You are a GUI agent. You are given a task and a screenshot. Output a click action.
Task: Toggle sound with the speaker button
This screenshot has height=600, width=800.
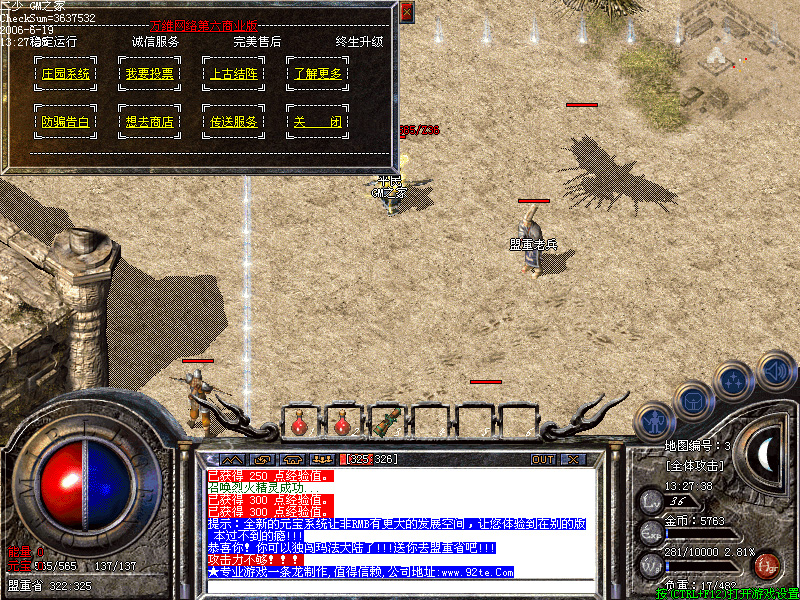point(776,370)
